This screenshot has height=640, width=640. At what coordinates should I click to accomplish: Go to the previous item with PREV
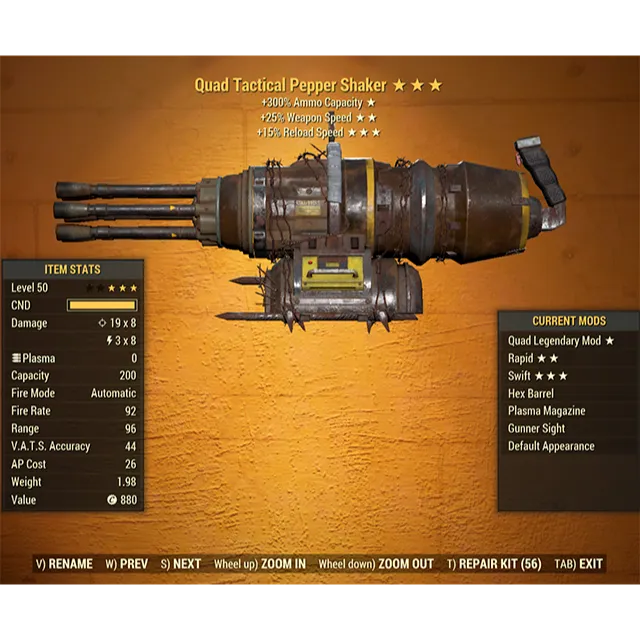click(x=127, y=564)
